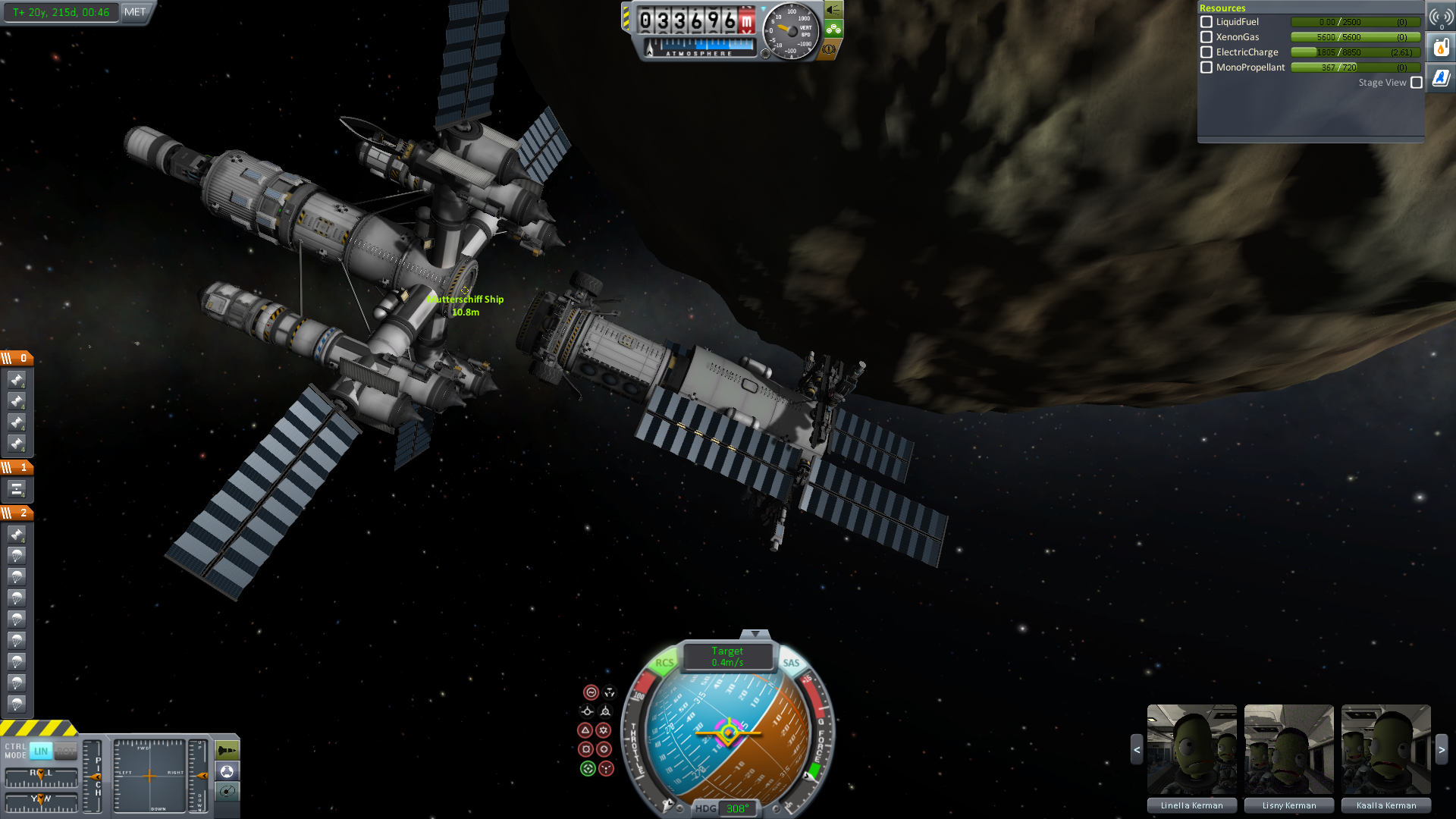Show the next crew portraits with right arrow
This screenshot has height=819, width=1456.
pyautogui.click(x=1442, y=749)
